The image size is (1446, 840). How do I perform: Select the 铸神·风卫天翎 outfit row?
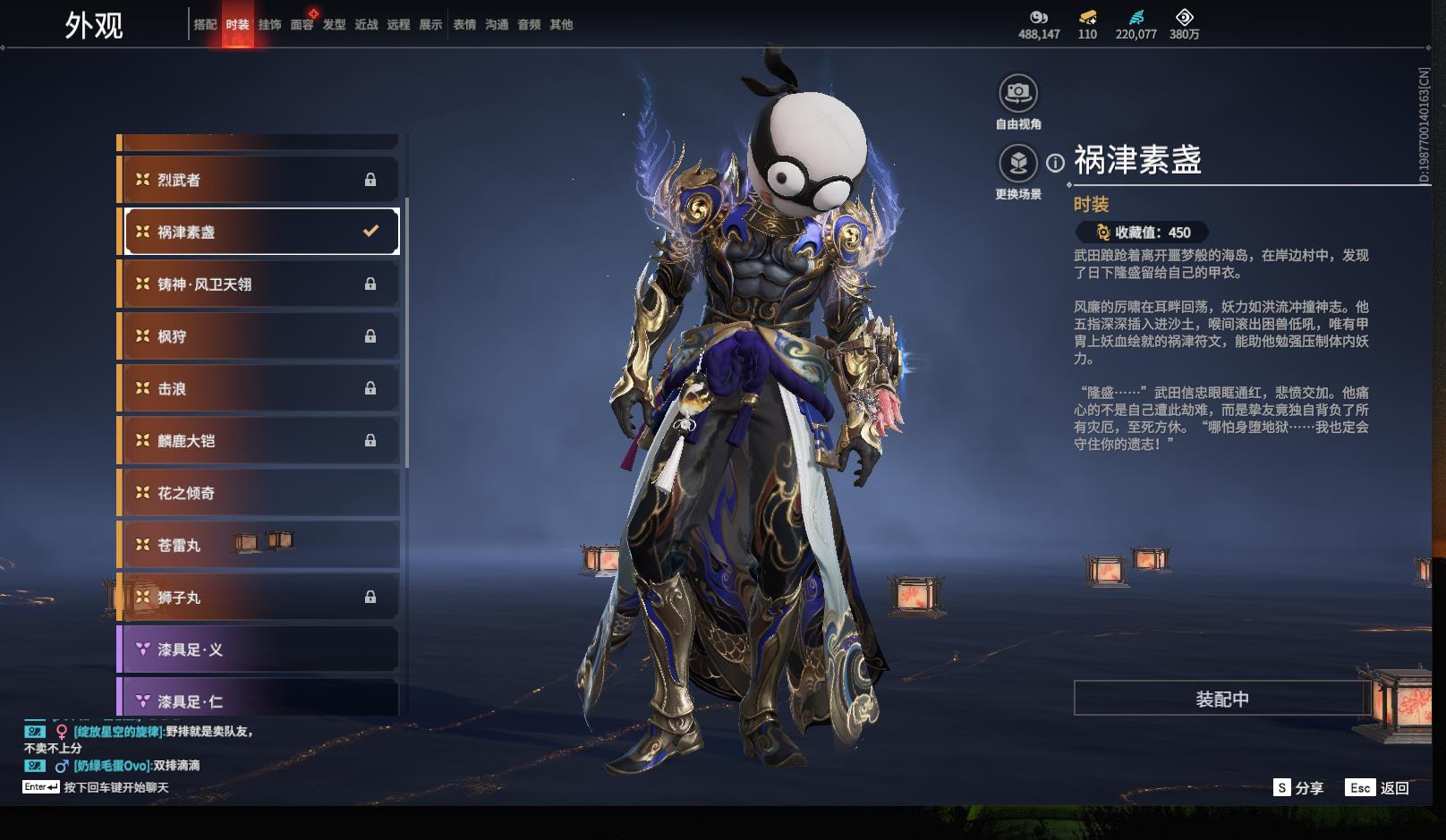[259, 284]
